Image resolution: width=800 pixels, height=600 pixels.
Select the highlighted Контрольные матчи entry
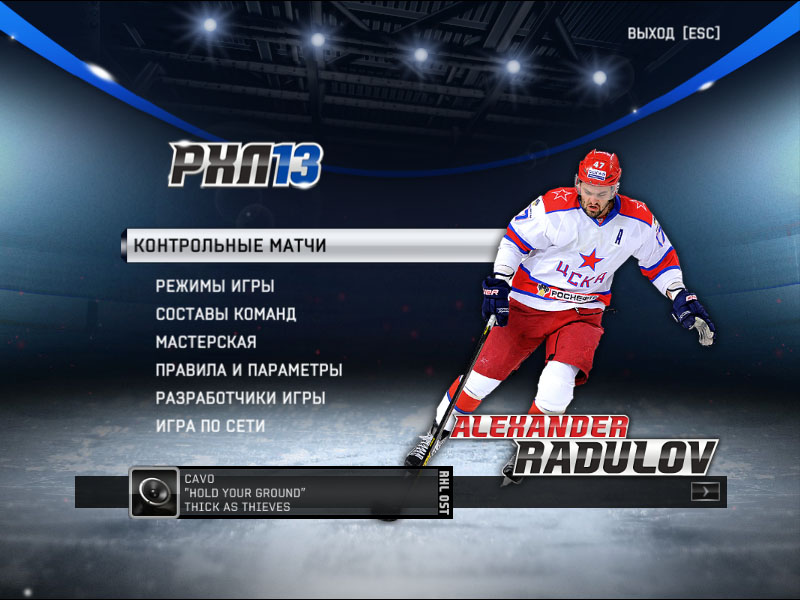pyautogui.click(x=231, y=245)
